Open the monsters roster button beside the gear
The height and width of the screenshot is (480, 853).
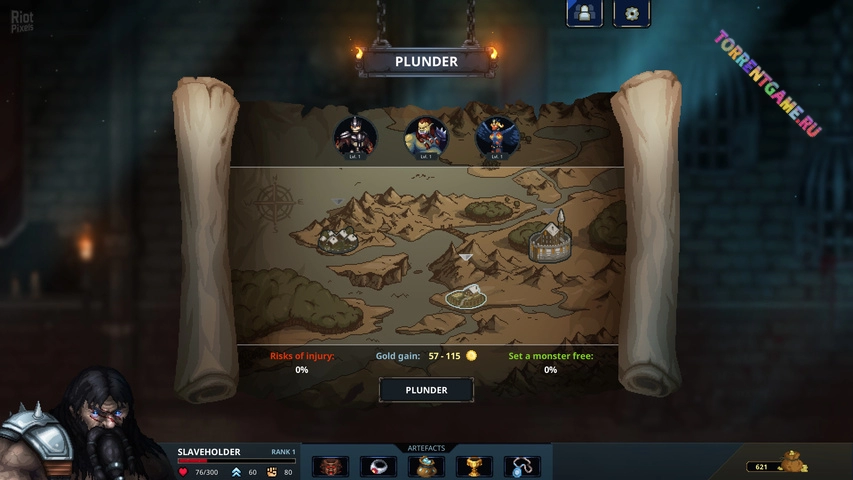(584, 13)
